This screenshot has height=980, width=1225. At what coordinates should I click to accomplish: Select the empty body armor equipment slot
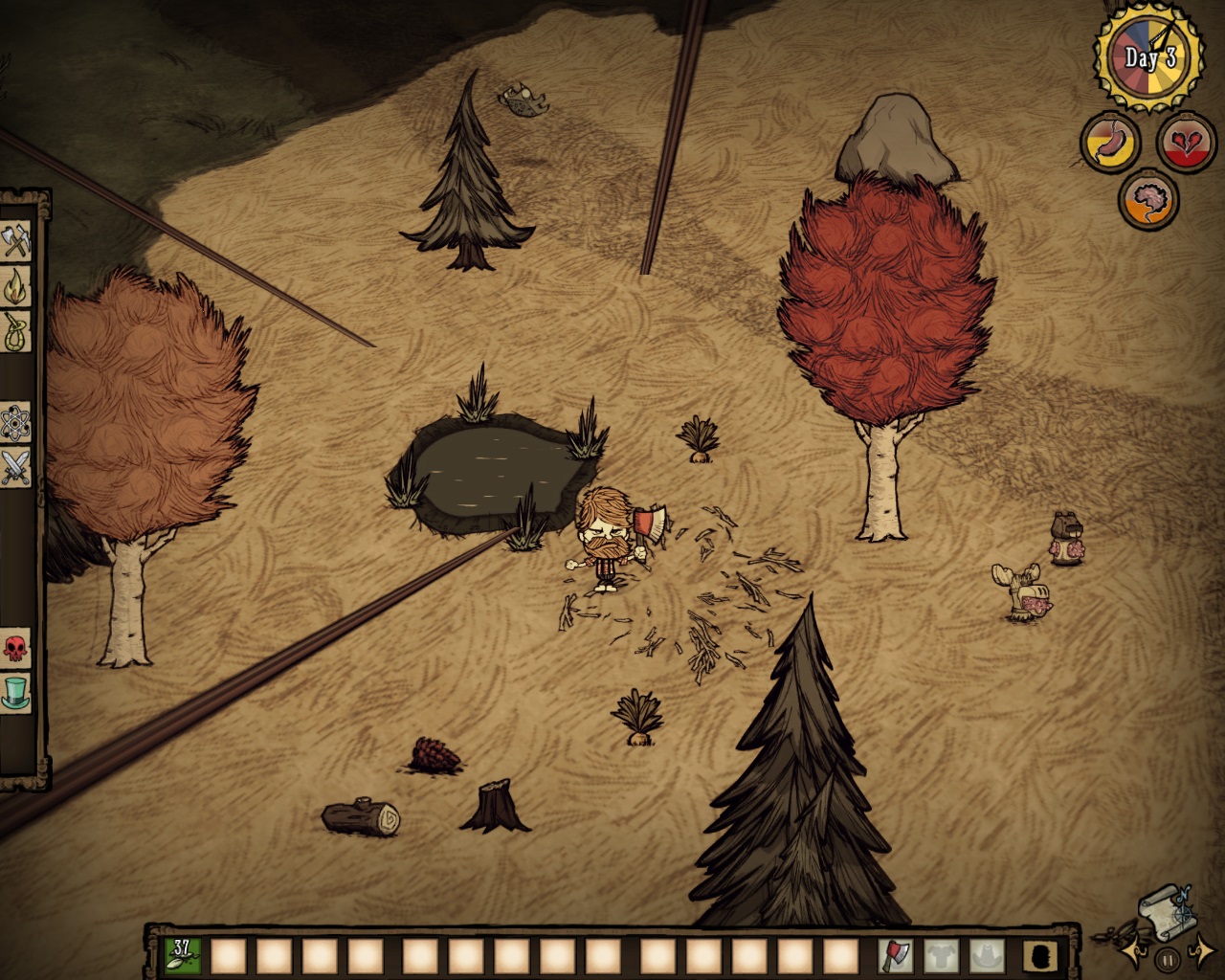click(942, 955)
